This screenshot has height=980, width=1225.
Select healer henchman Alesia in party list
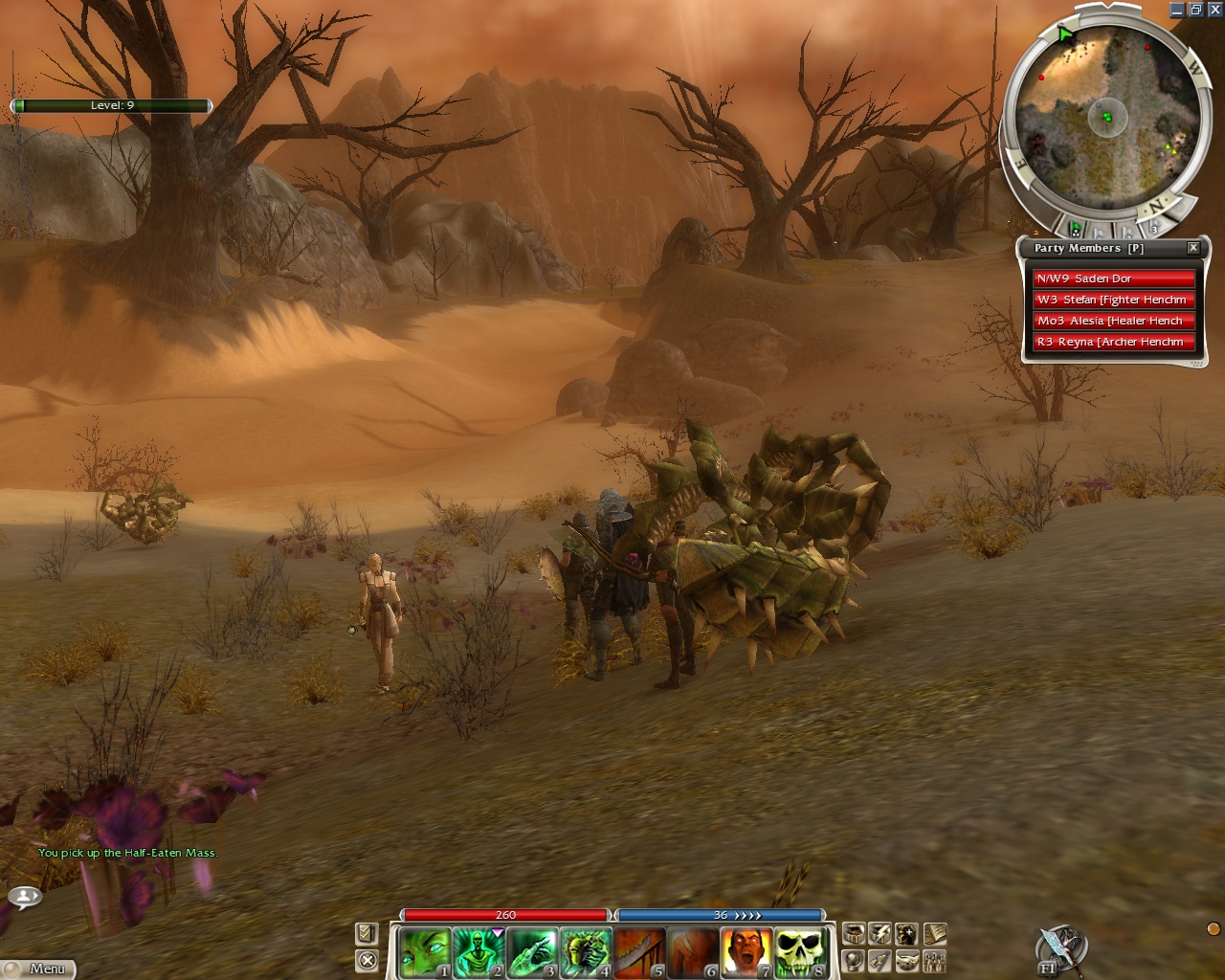[1114, 321]
